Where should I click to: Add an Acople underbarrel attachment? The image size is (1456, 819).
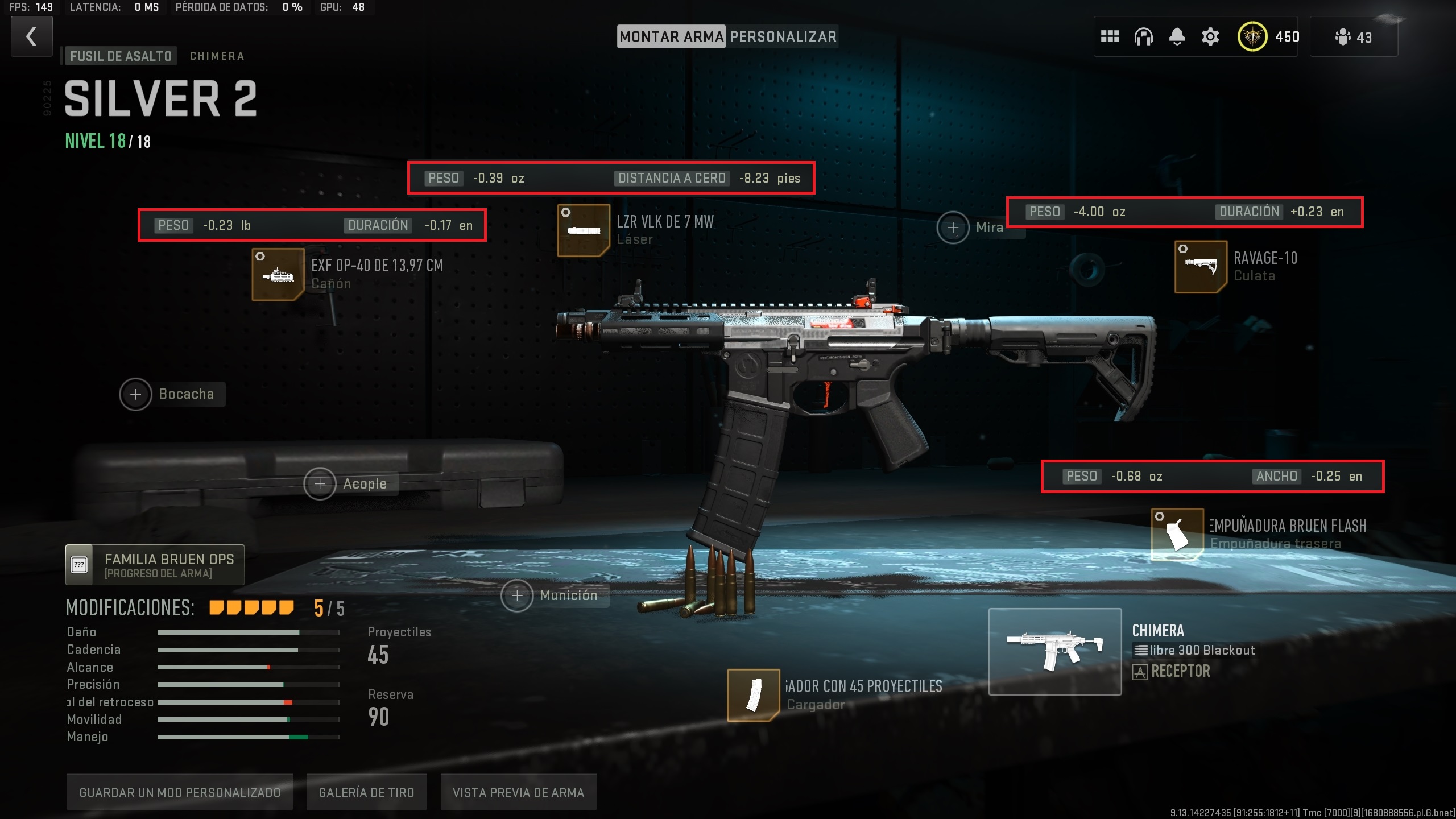320,484
